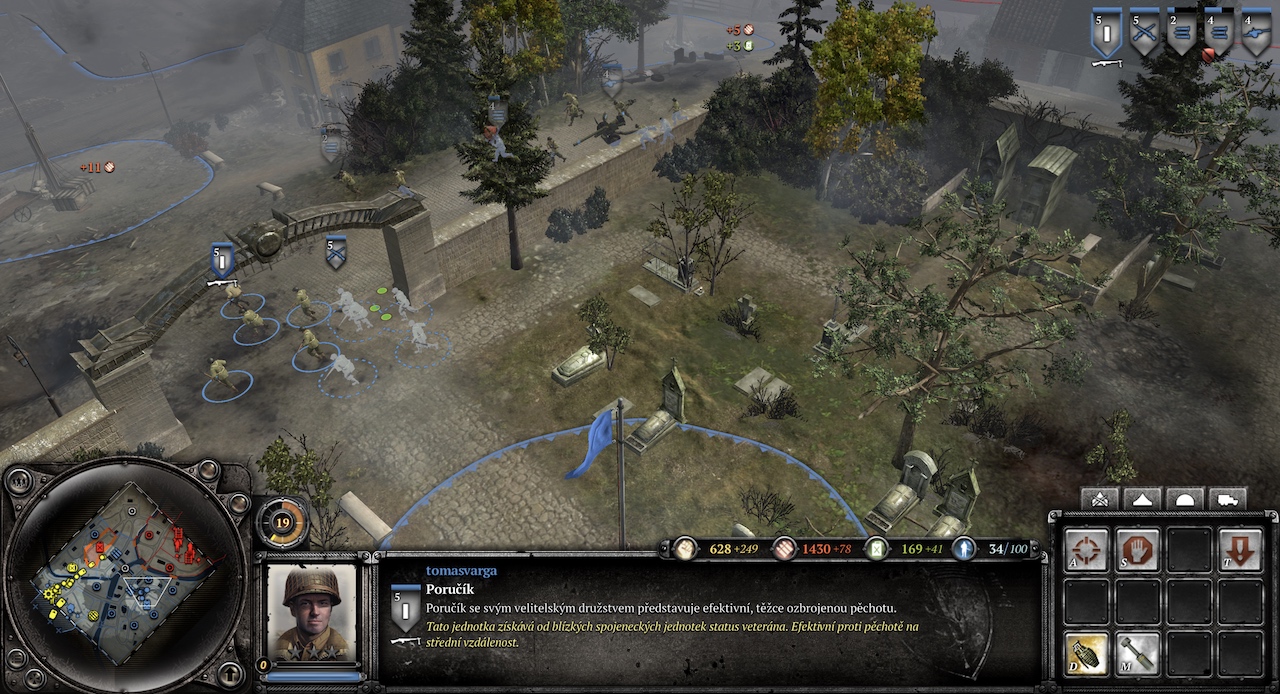This screenshot has width=1280, height=694.
Task: Activate the Attack Move crosshair command
Action: pos(1086,550)
